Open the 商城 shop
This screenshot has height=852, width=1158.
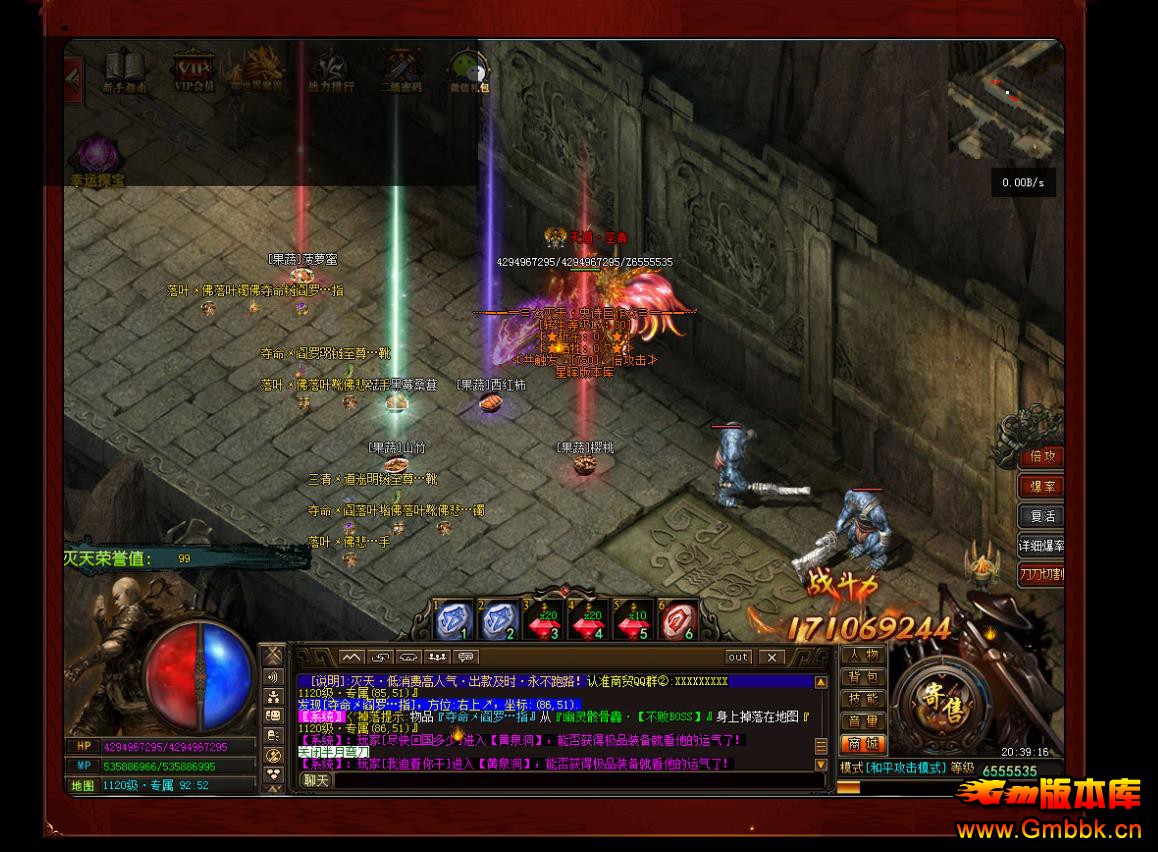[862, 744]
